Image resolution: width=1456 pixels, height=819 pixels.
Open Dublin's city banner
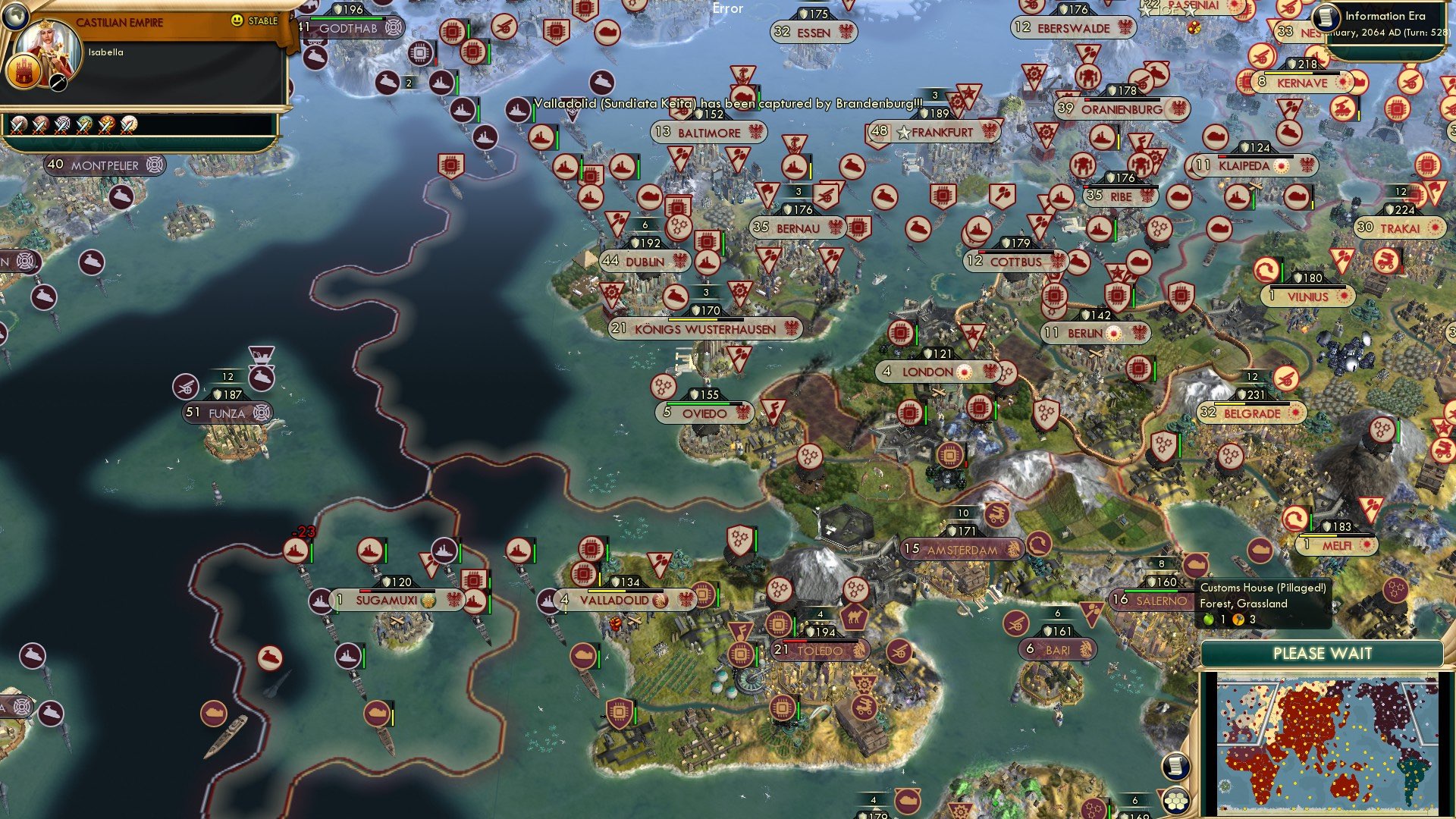(645, 261)
